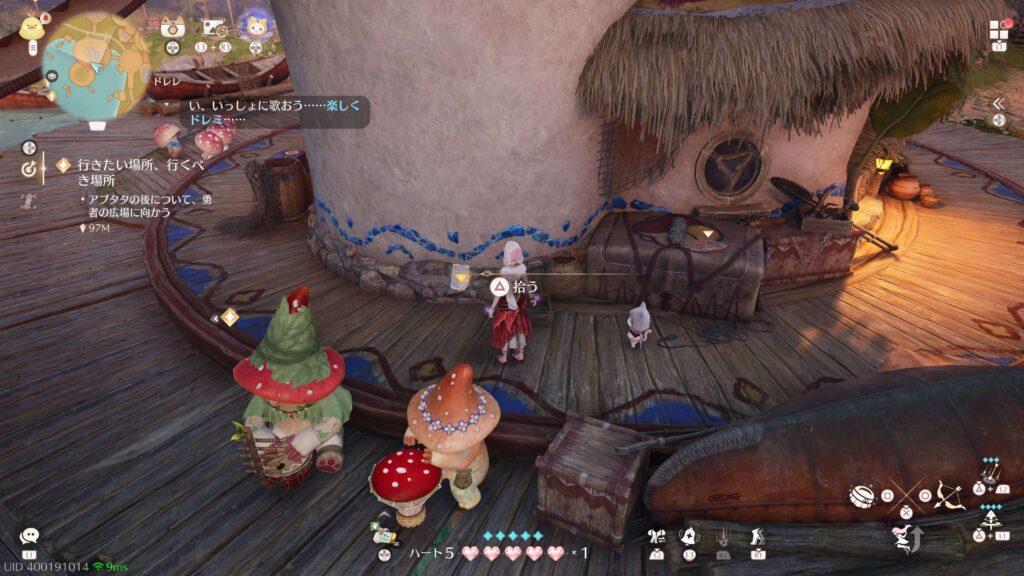1024x576 pixels.
Task: Open the blue-glowing cat companion icon
Action: click(257, 27)
